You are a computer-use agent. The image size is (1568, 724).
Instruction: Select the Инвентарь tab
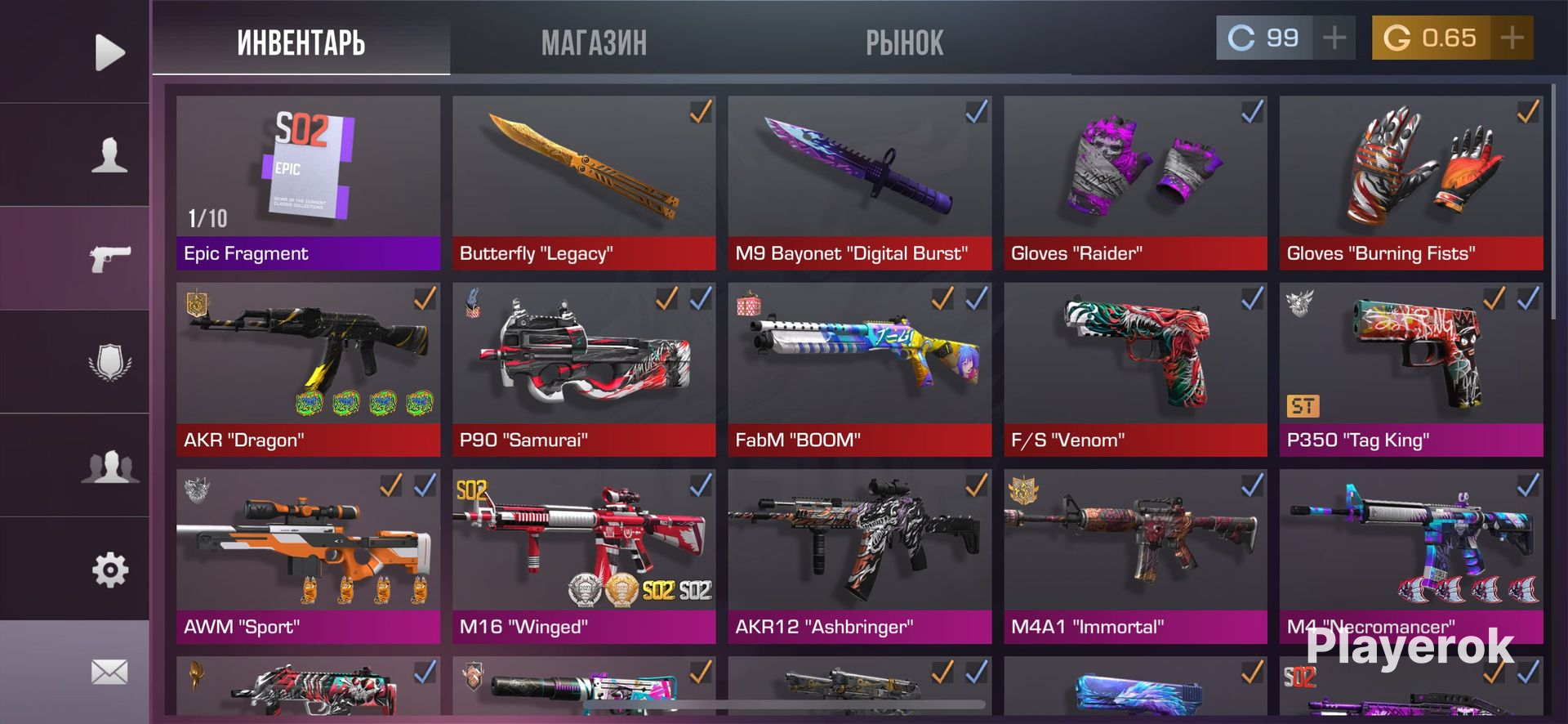pos(301,42)
